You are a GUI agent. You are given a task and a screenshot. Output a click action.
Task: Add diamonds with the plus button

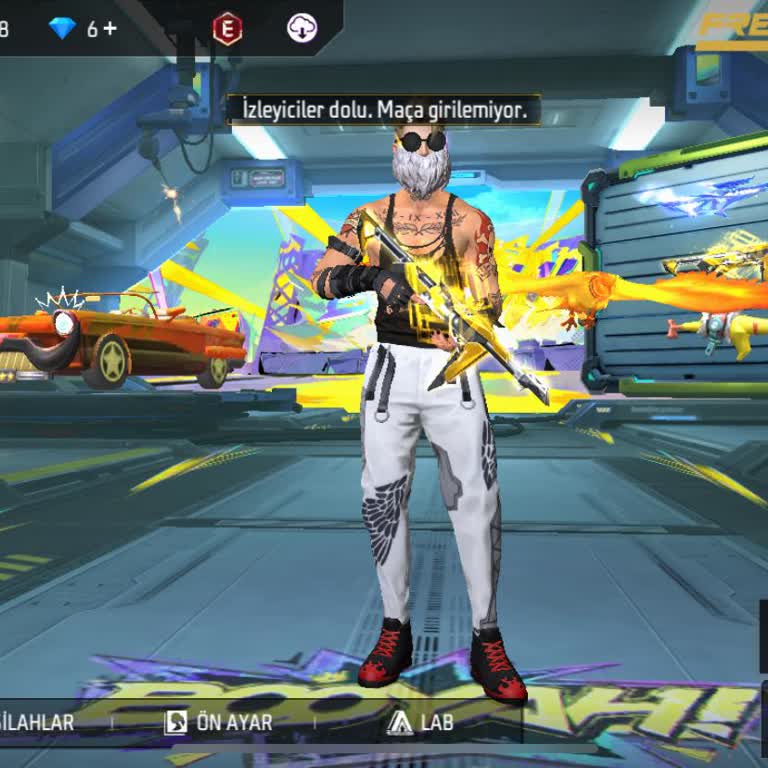pos(109,29)
